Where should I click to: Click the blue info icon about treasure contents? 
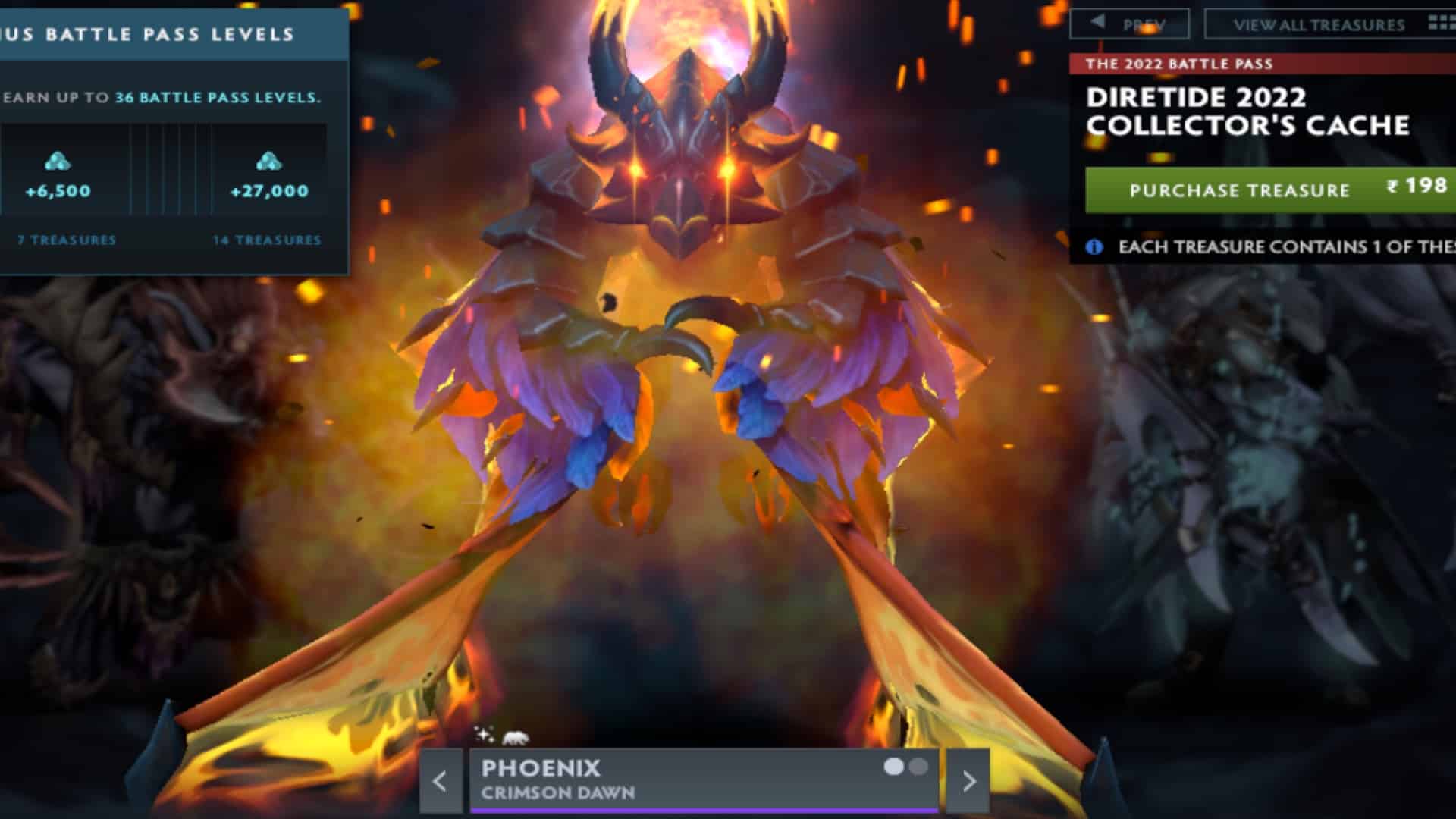[x=1094, y=248]
